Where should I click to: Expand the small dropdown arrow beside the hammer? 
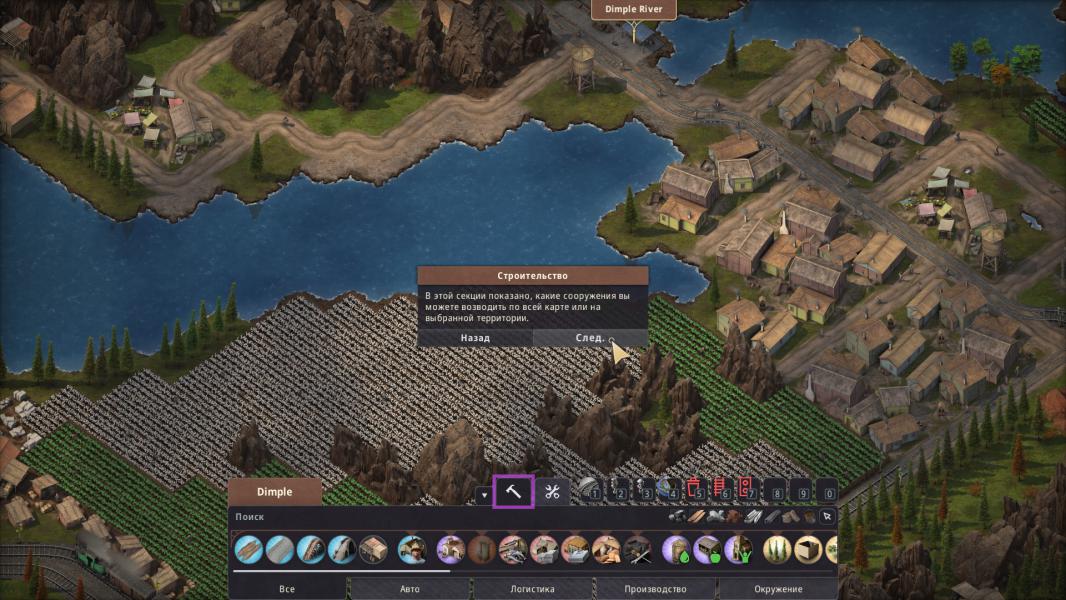485,494
